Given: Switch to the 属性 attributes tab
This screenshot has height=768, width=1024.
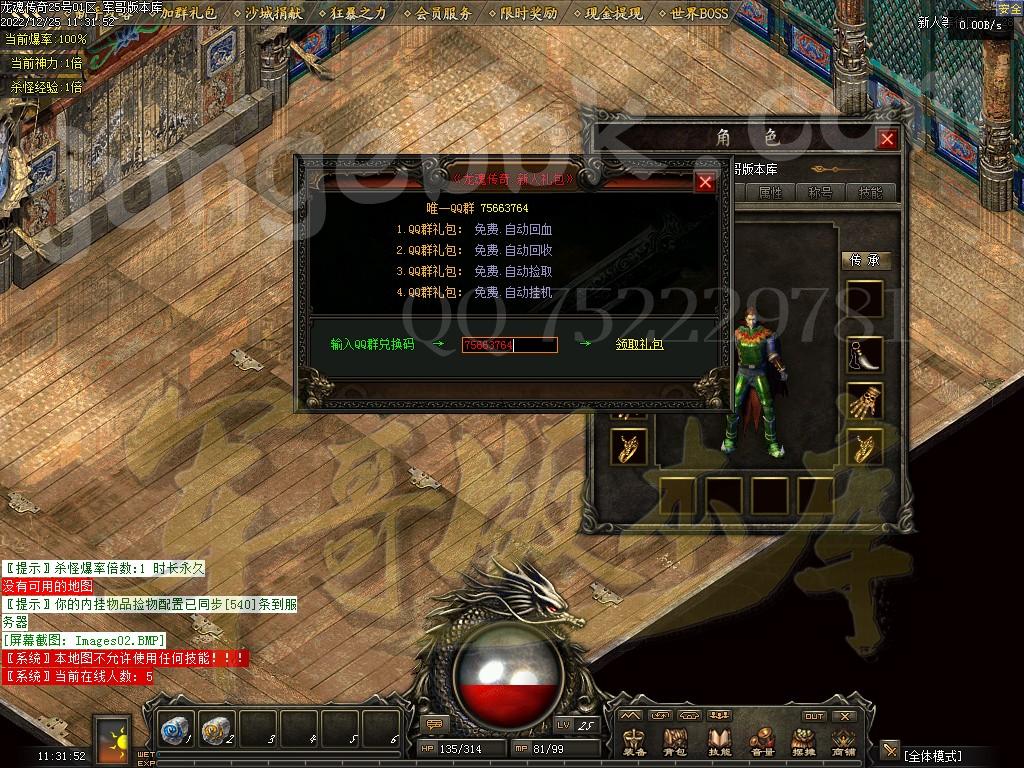Looking at the screenshot, I should 770,192.
